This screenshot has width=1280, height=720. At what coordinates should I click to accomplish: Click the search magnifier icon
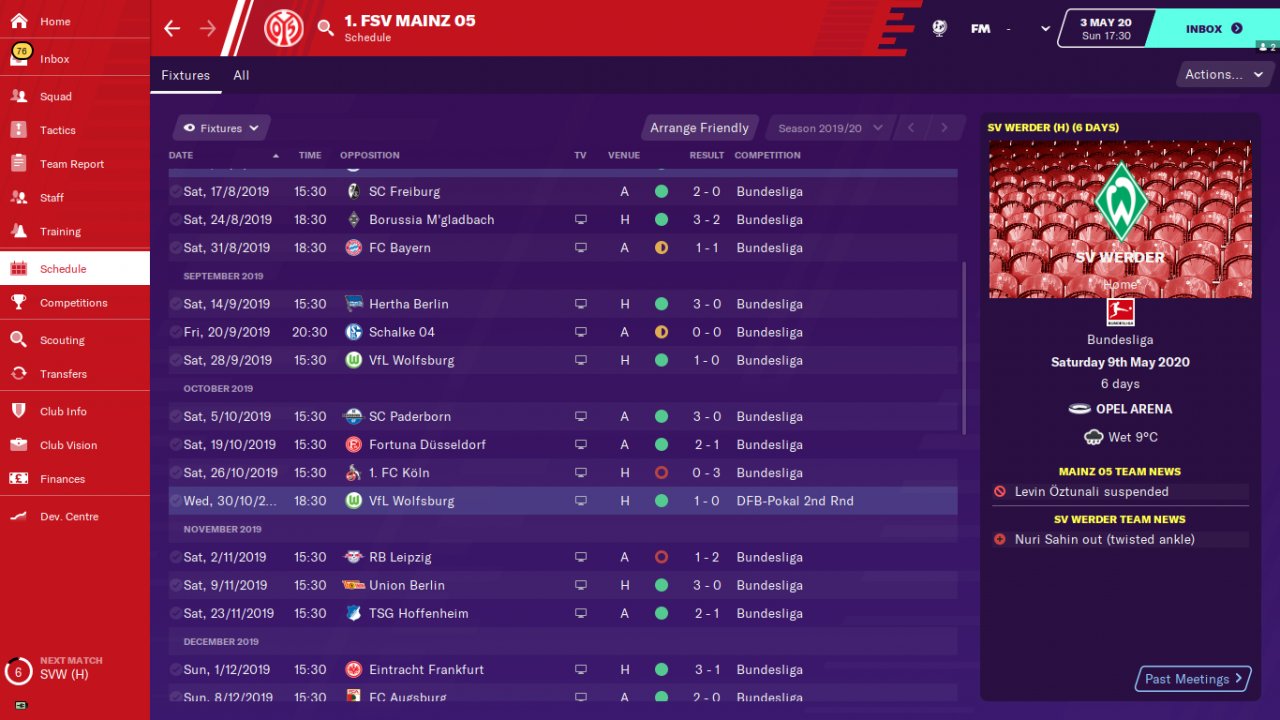(326, 28)
